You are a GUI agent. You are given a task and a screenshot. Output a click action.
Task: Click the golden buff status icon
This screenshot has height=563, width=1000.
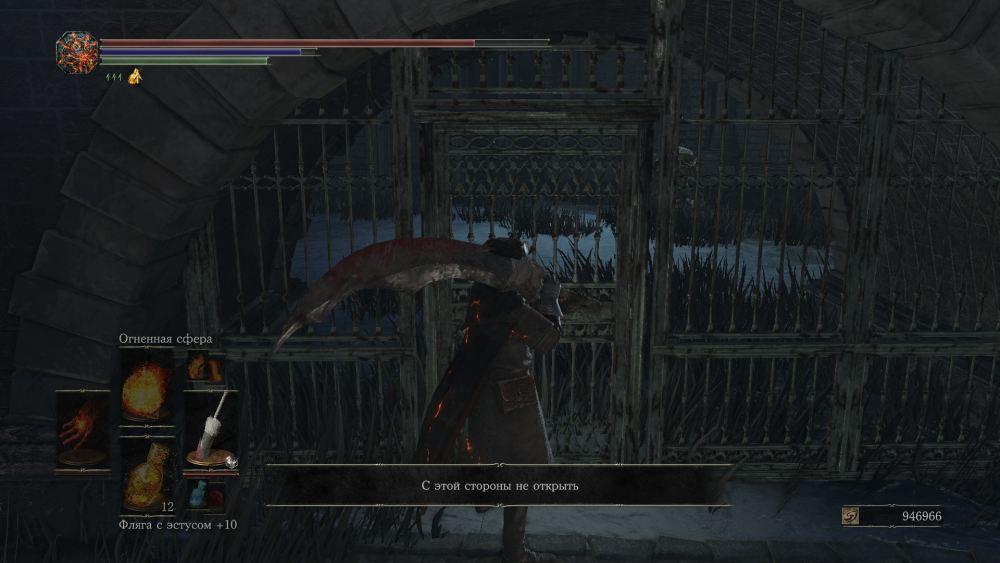134,77
